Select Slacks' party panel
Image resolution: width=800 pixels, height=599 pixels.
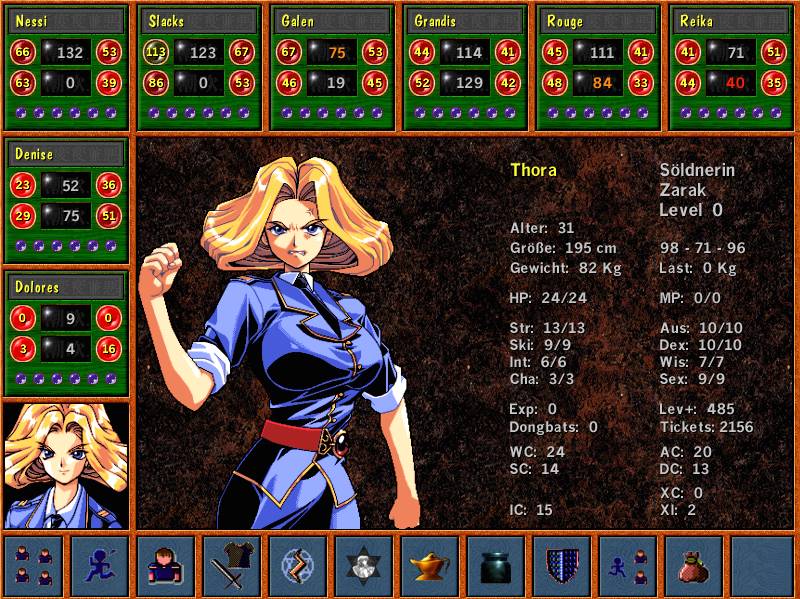tap(200, 68)
